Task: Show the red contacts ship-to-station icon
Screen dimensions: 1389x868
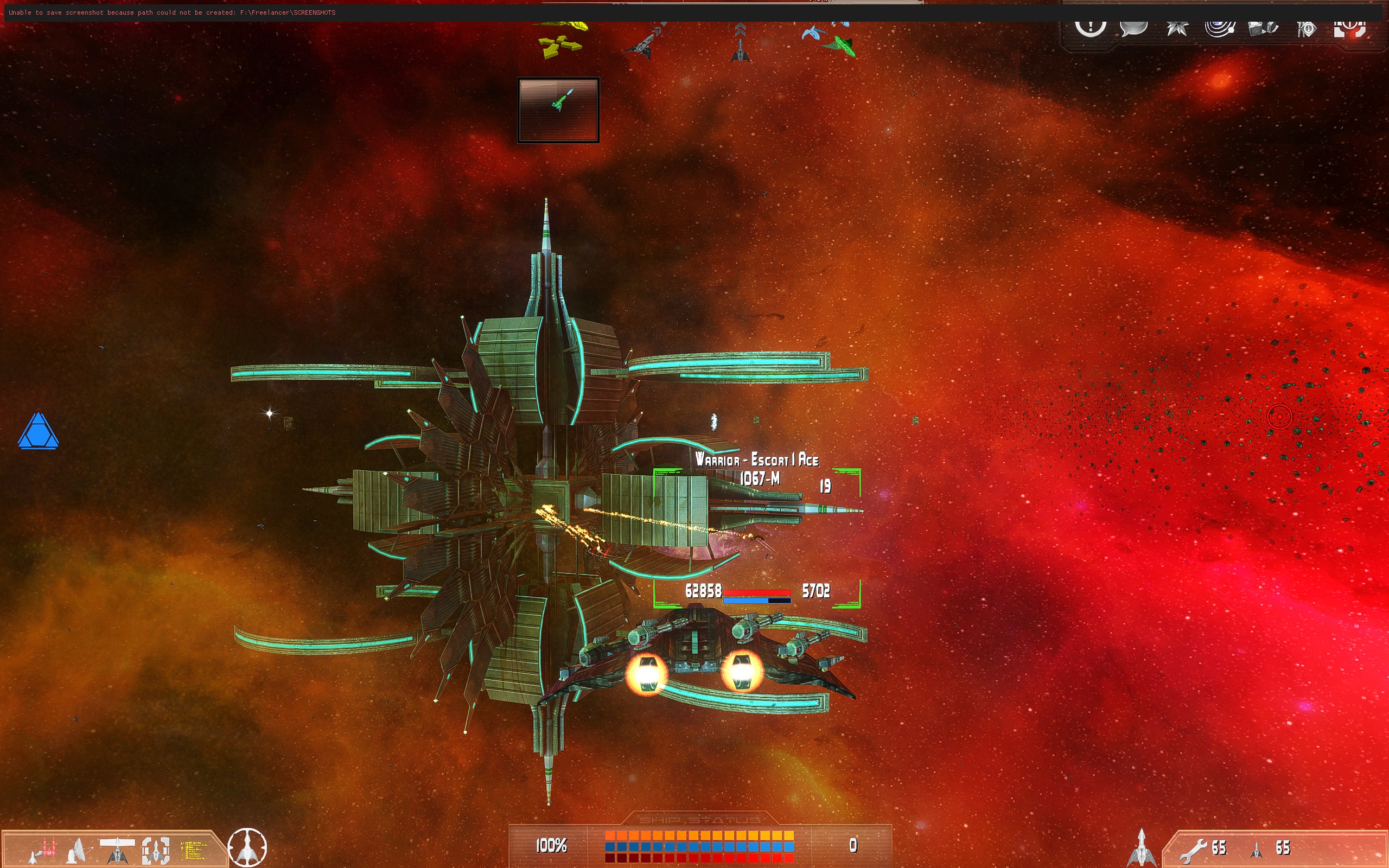Action: point(43,849)
